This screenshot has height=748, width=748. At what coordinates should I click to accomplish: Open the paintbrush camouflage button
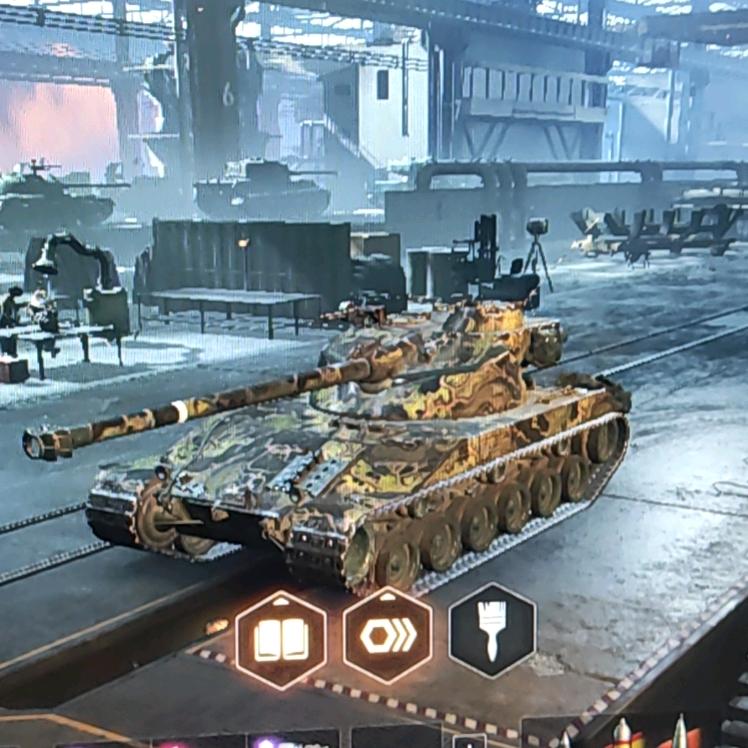coord(492,630)
